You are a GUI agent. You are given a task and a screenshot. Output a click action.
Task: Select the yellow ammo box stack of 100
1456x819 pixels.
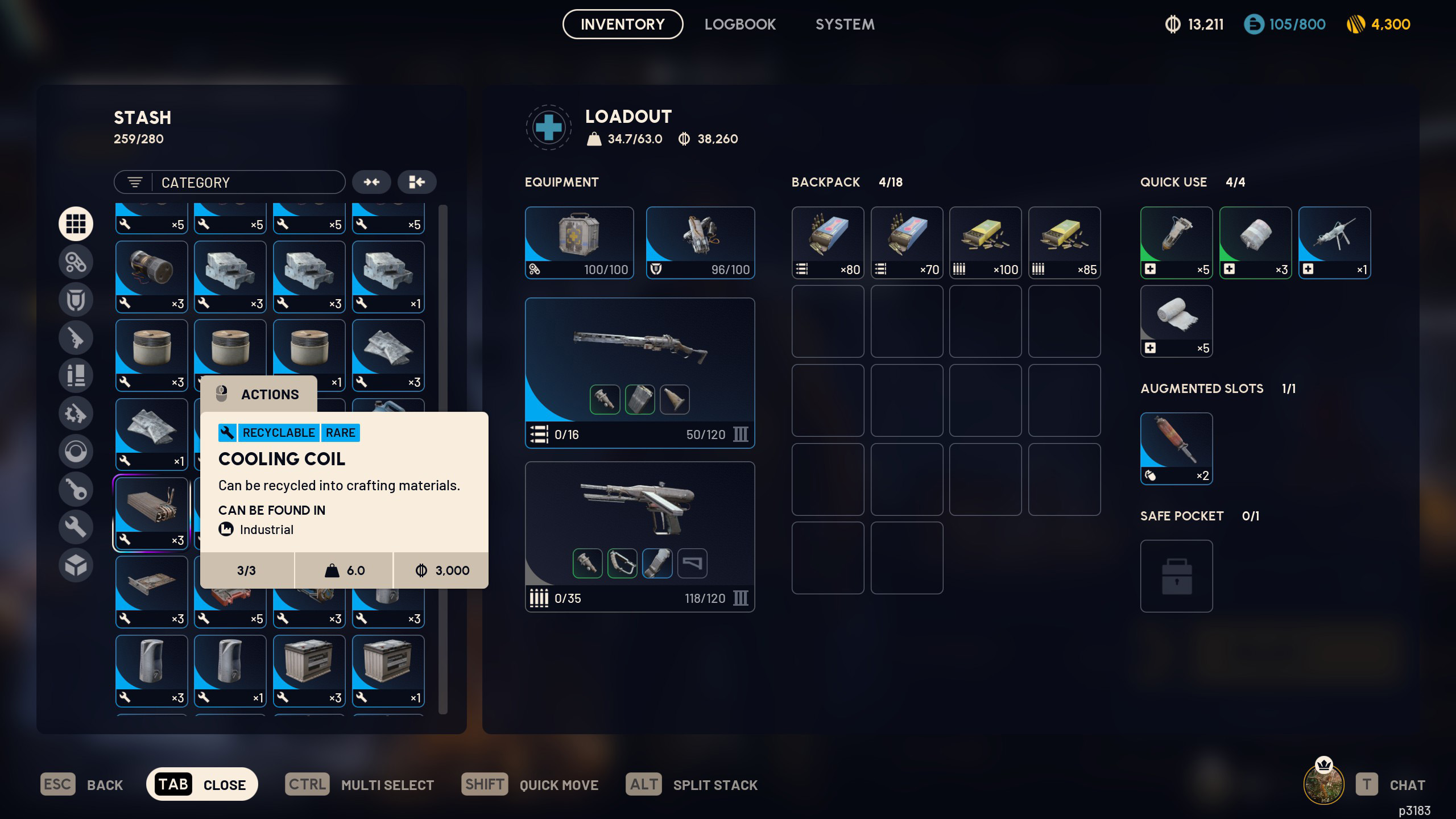[x=985, y=242]
